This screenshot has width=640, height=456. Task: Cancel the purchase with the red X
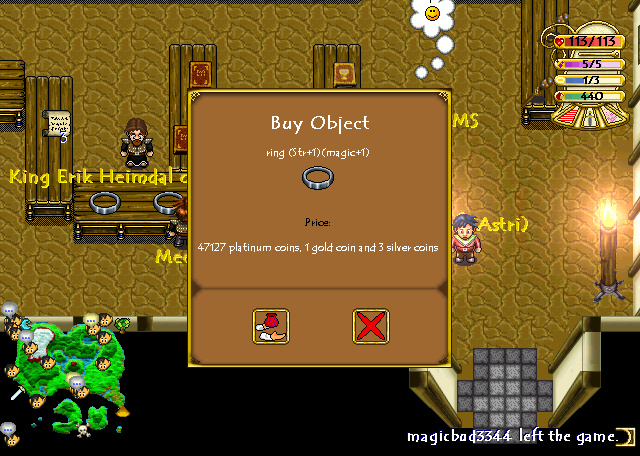[370, 326]
